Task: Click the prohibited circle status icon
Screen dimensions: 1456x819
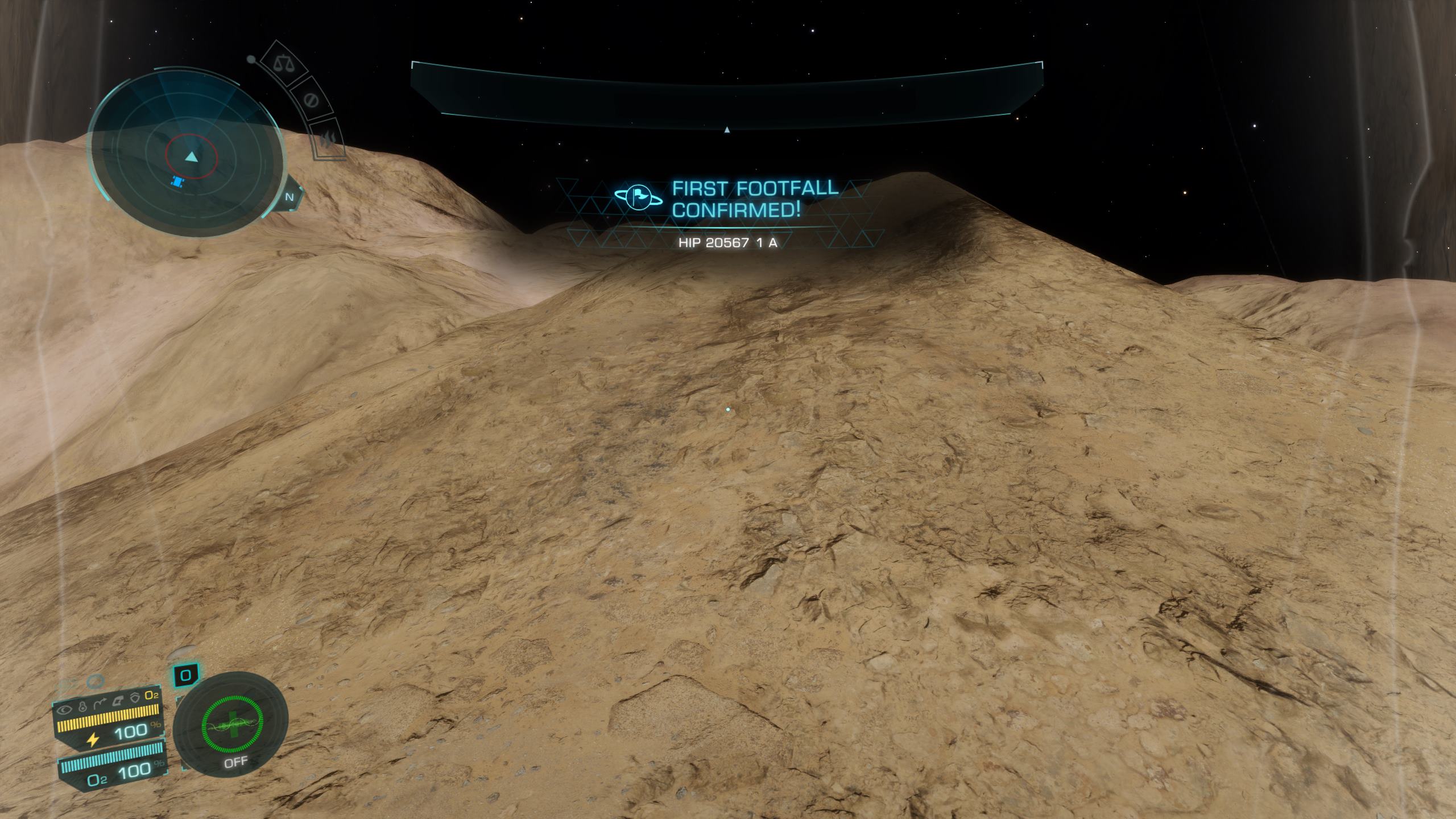Action: (x=311, y=101)
